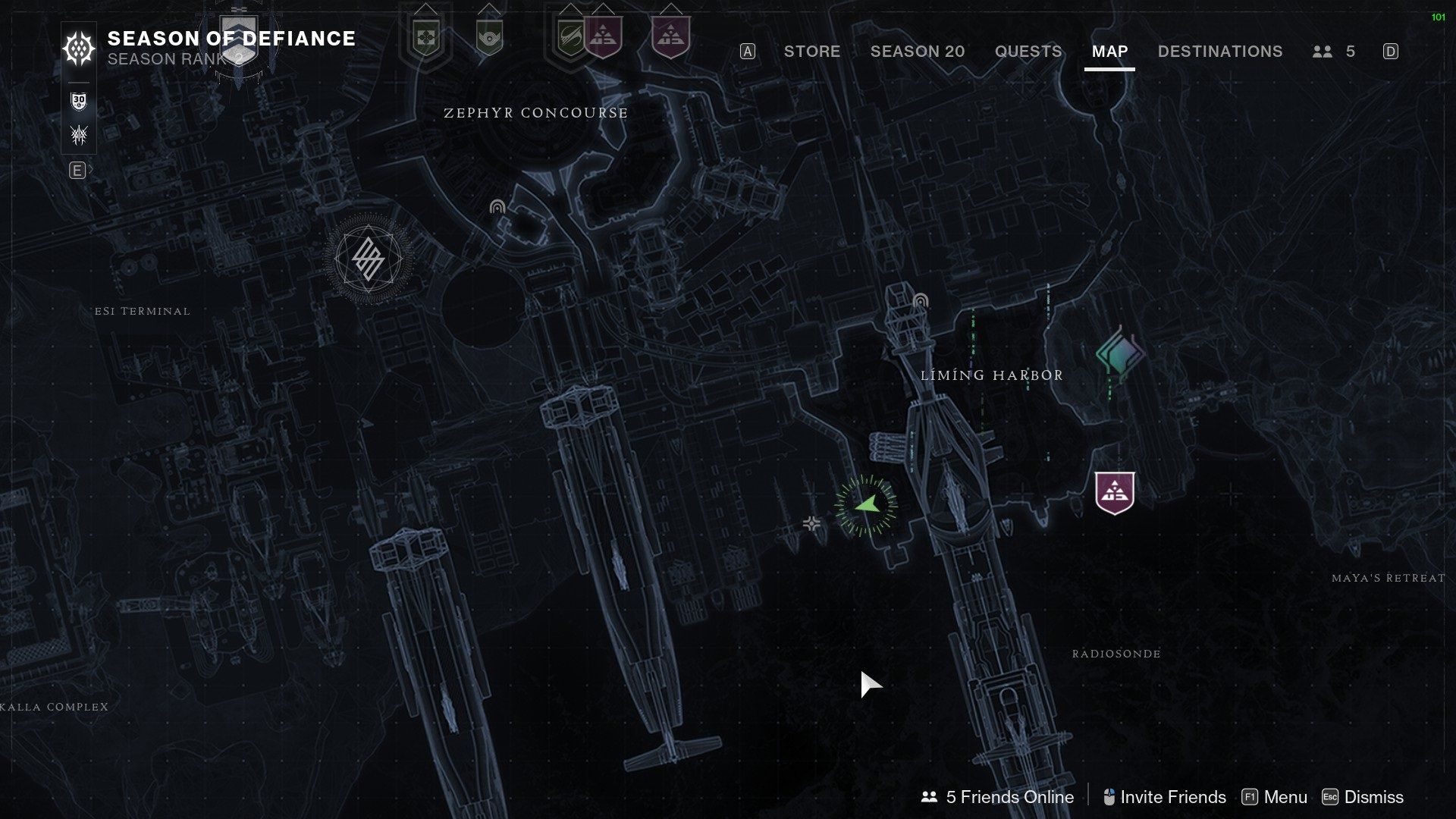Open the STORE tab
This screenshot has width=1456, height=819.
(812, 52)
